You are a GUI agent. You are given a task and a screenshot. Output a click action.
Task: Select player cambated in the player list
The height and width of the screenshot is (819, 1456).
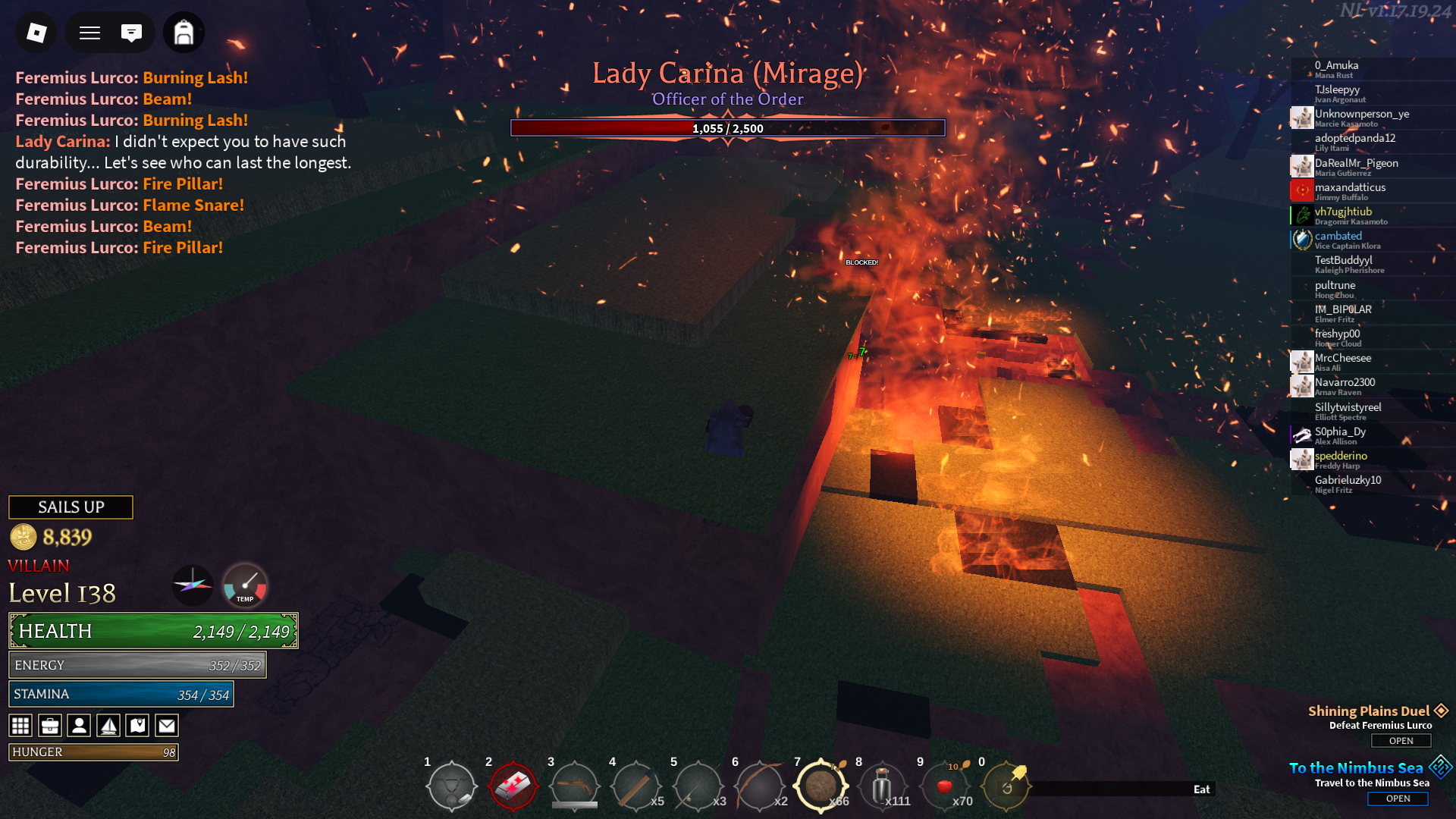pyautogui.click(x=1338, y=237)
